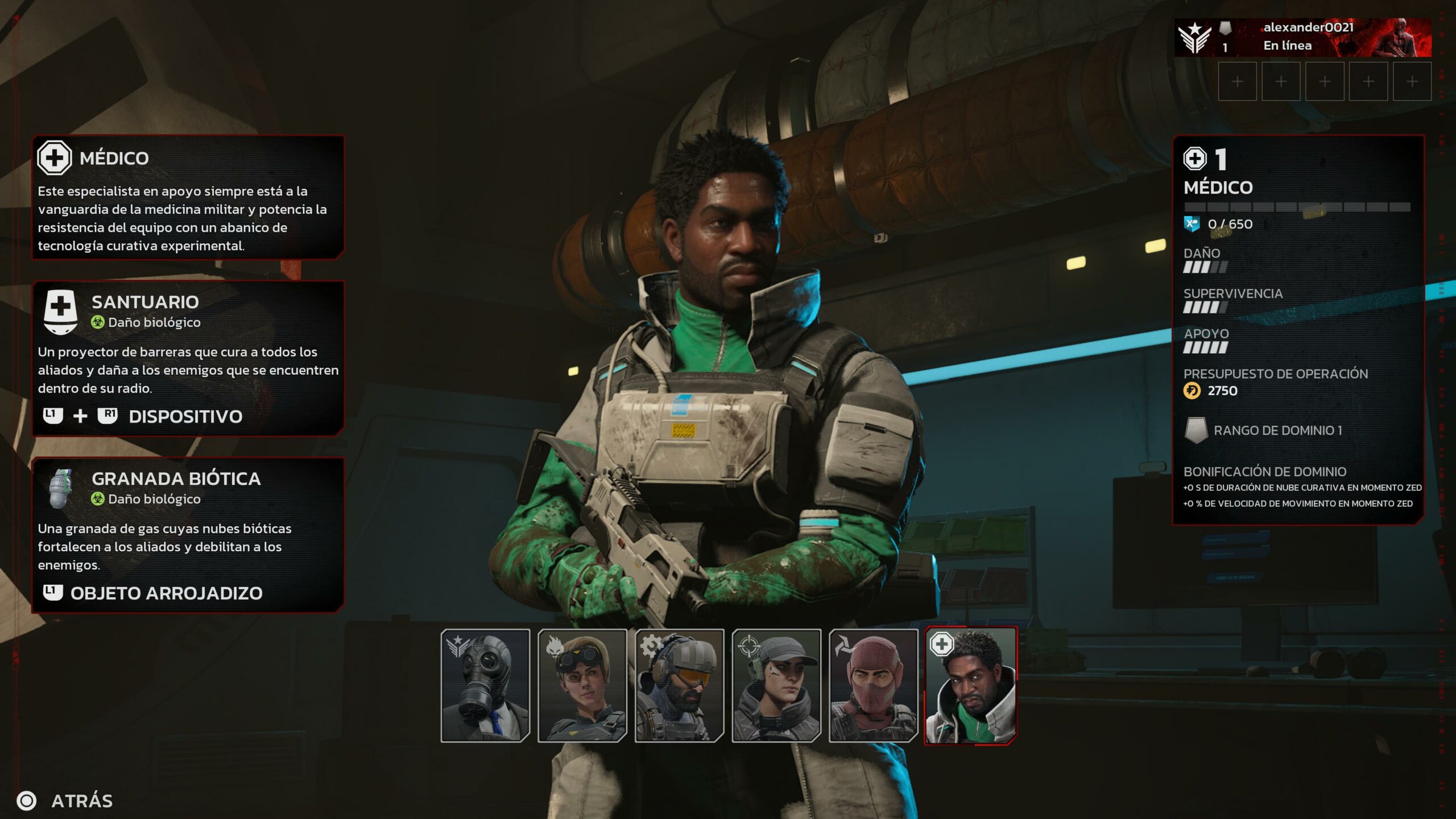1456x819 pixels.
Task: Pick the Engineer portrait with yellow visor
Action: 679,685
